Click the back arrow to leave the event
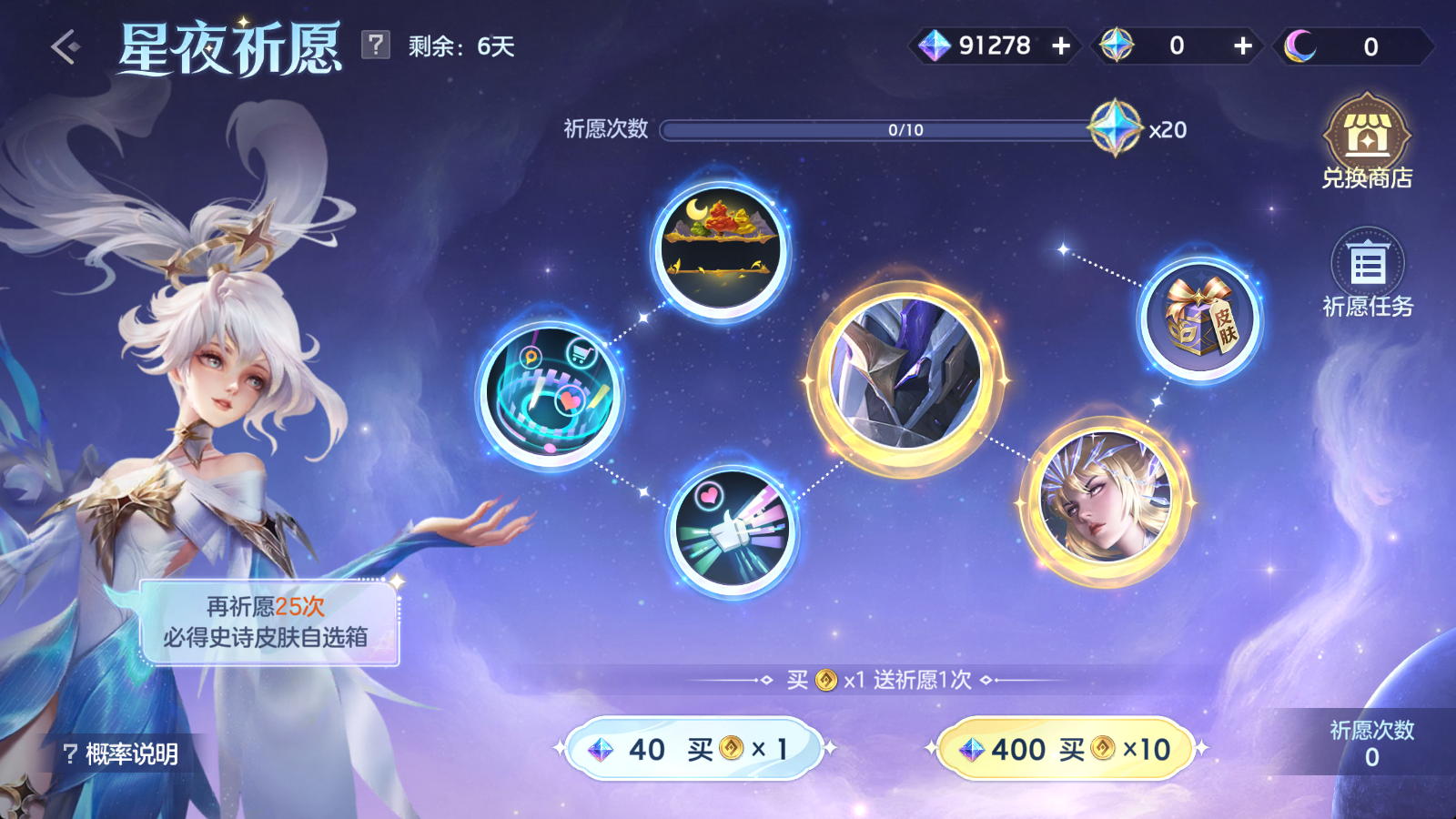The height and width of the screenshot is (819, 1456). [x=66, y=44]
